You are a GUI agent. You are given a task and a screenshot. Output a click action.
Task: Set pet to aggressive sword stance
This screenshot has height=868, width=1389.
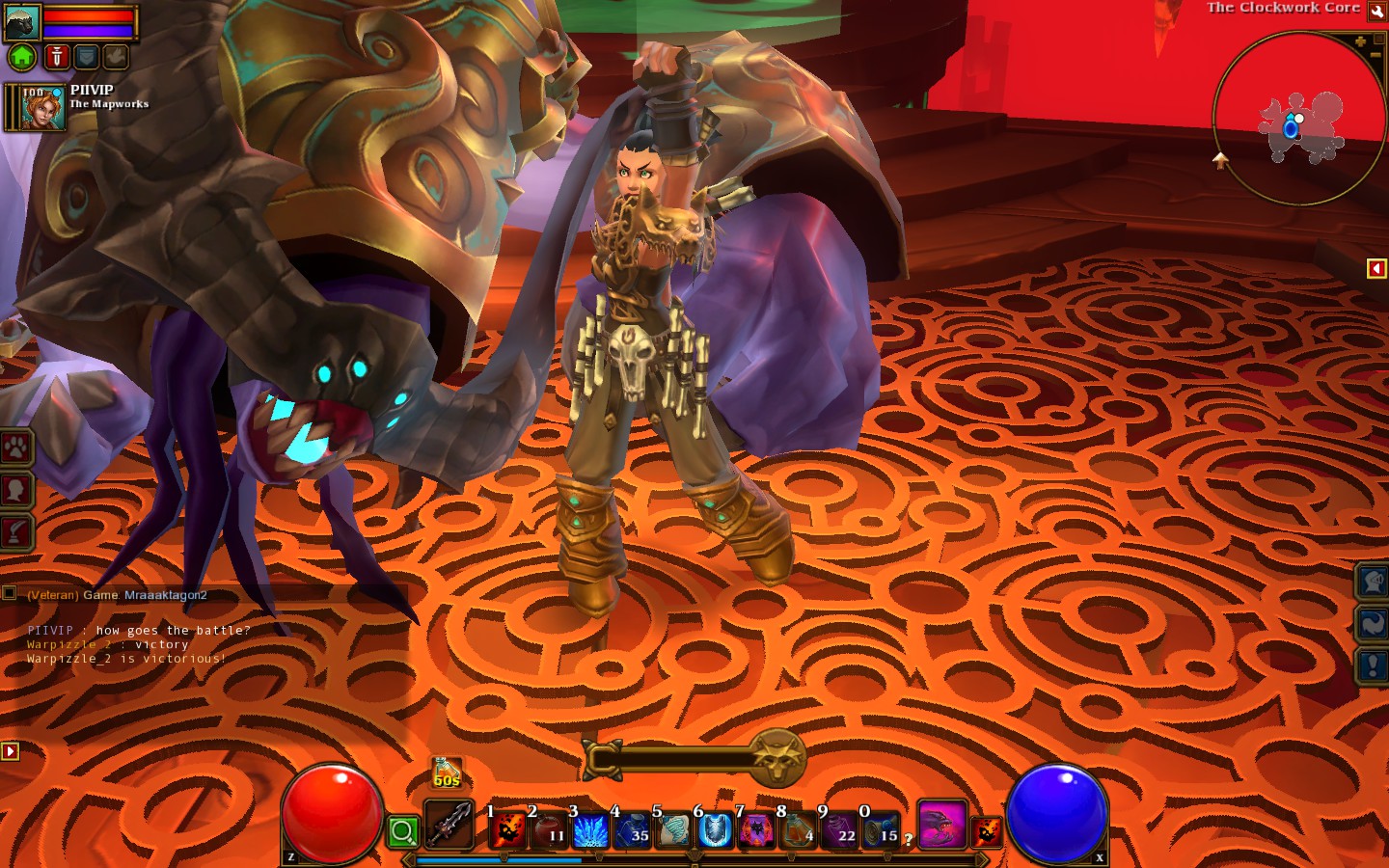tap(56, 57)
